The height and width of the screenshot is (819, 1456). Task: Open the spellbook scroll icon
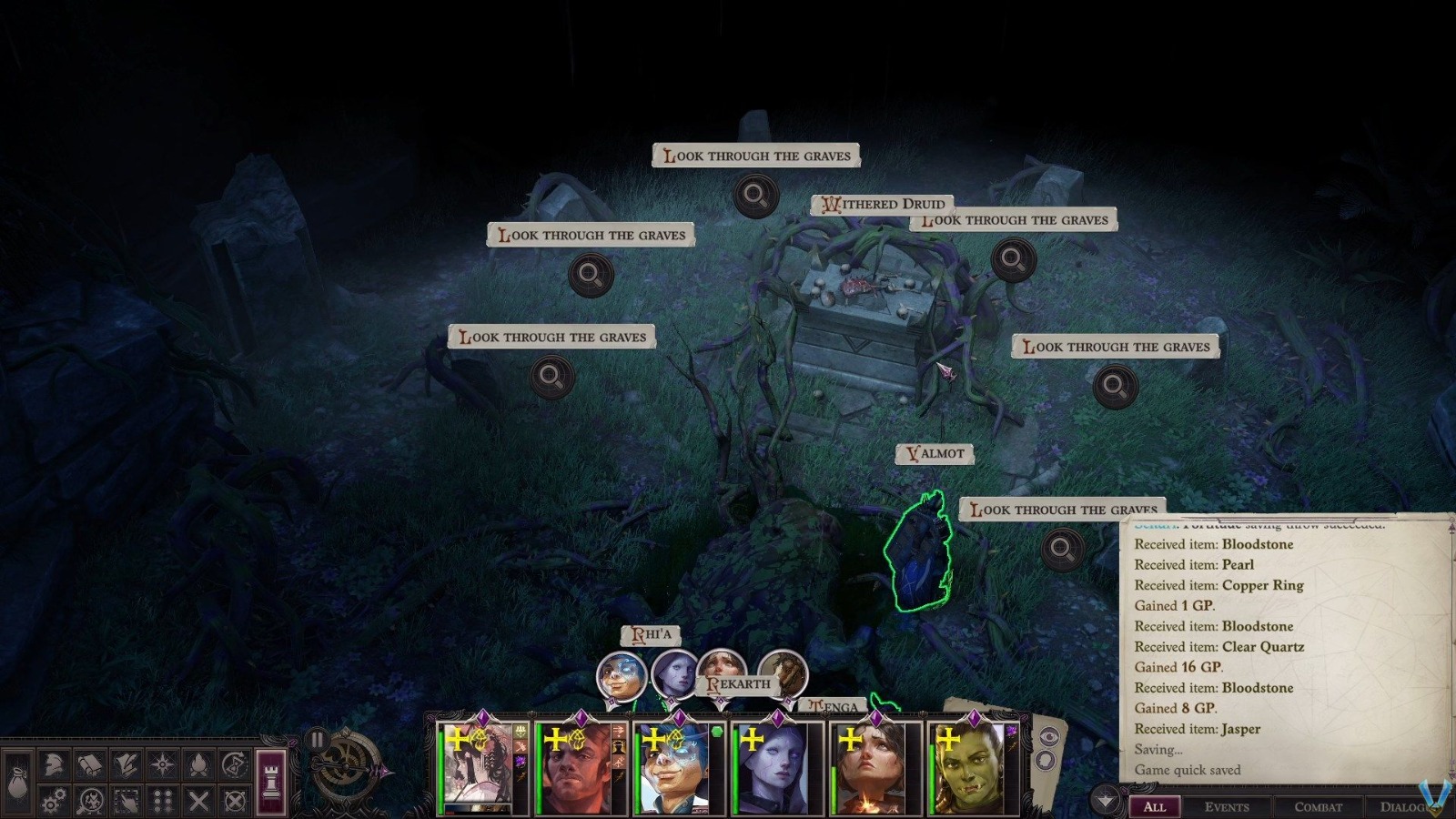pyautogui.click(x=126, y=764)
